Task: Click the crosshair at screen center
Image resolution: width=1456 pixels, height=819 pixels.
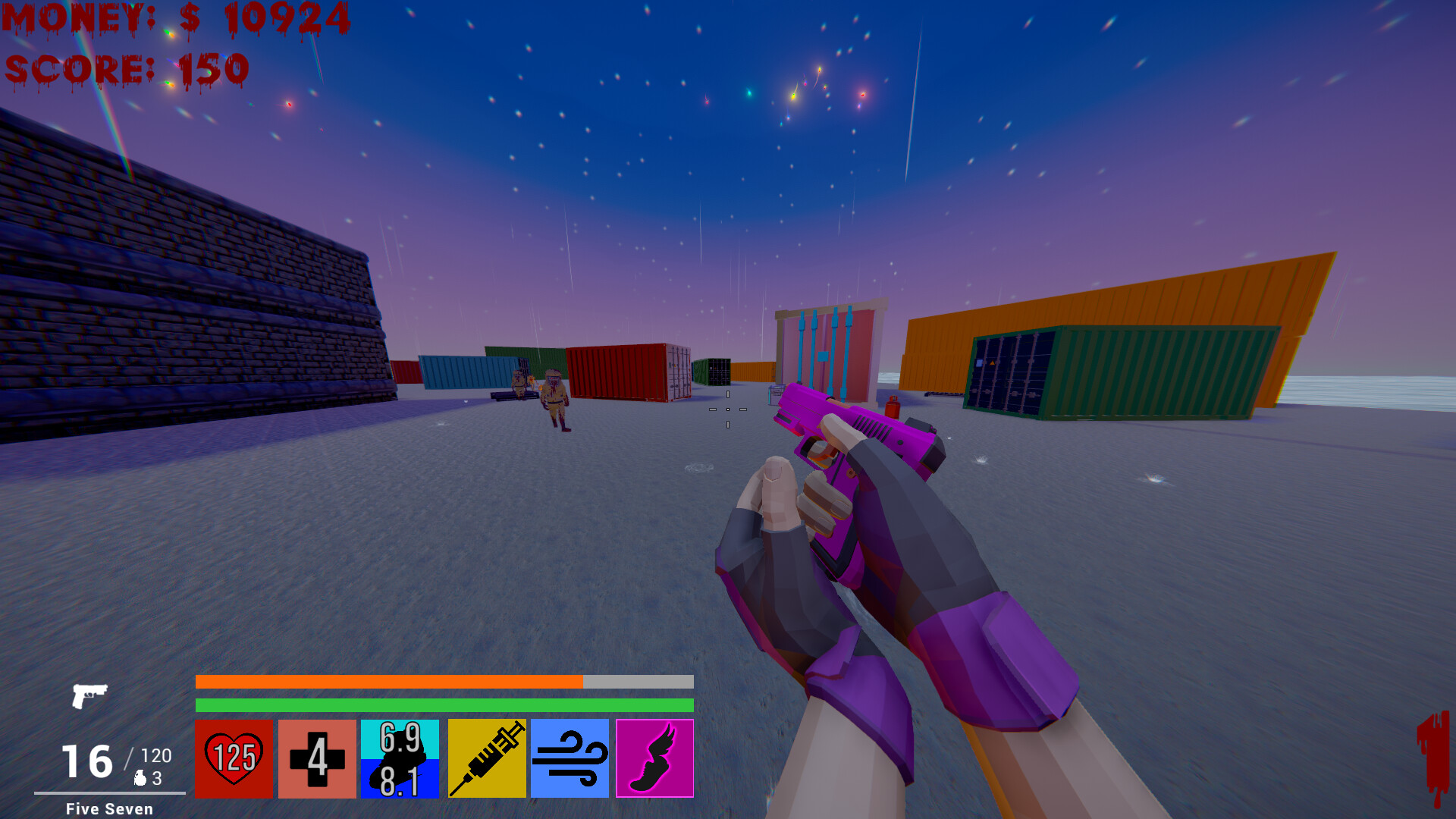Action: tap(728, 409)
